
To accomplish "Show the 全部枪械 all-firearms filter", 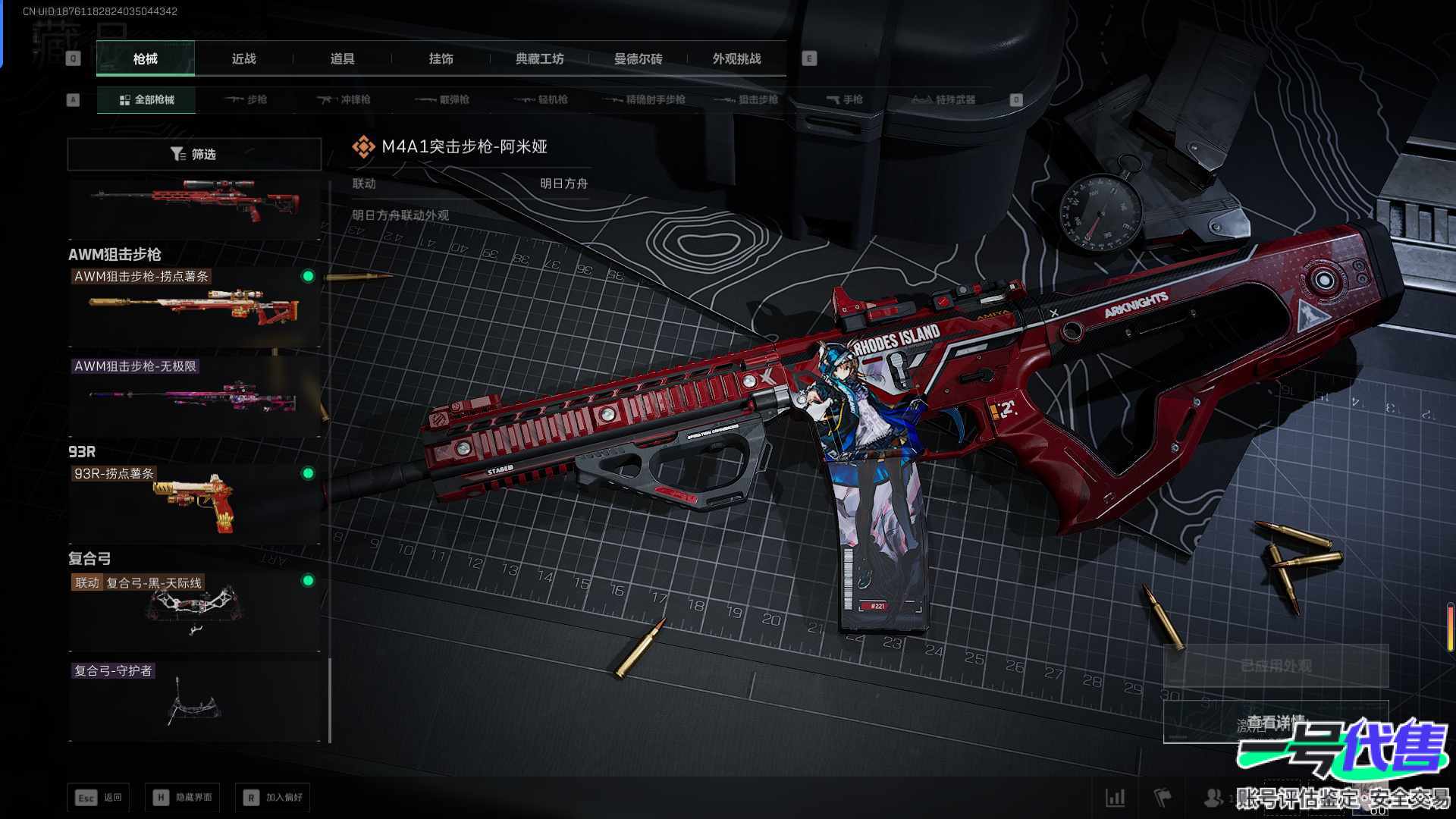I will [x=146, y=99].
